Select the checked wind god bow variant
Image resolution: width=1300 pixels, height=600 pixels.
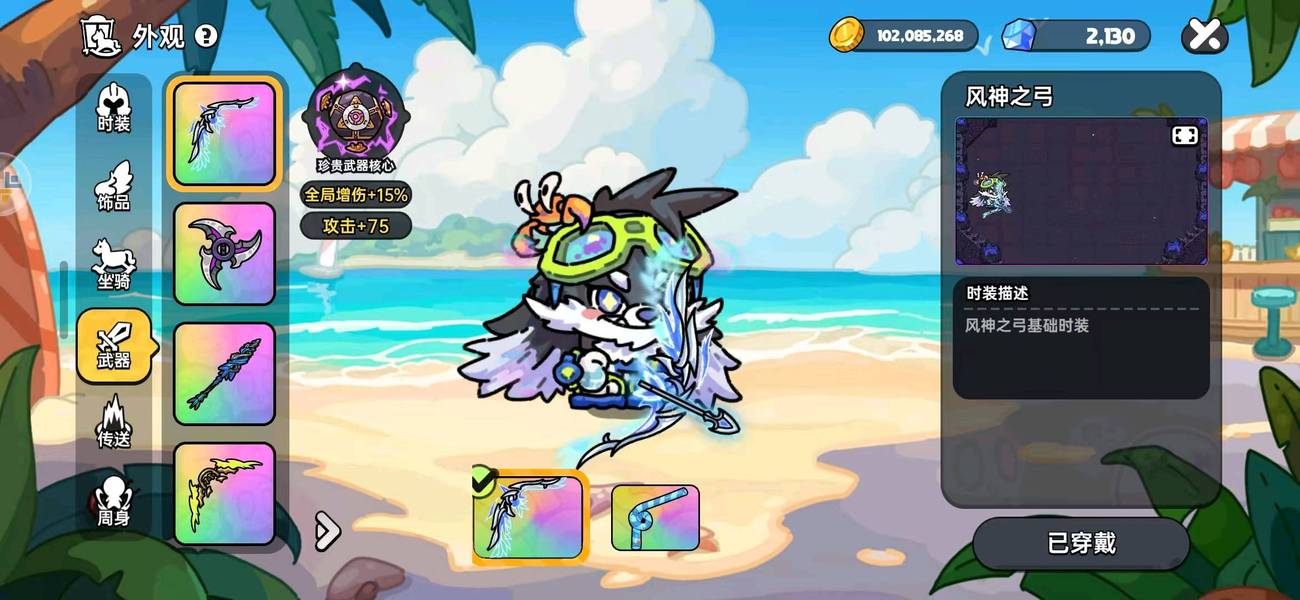coord(530,517)
